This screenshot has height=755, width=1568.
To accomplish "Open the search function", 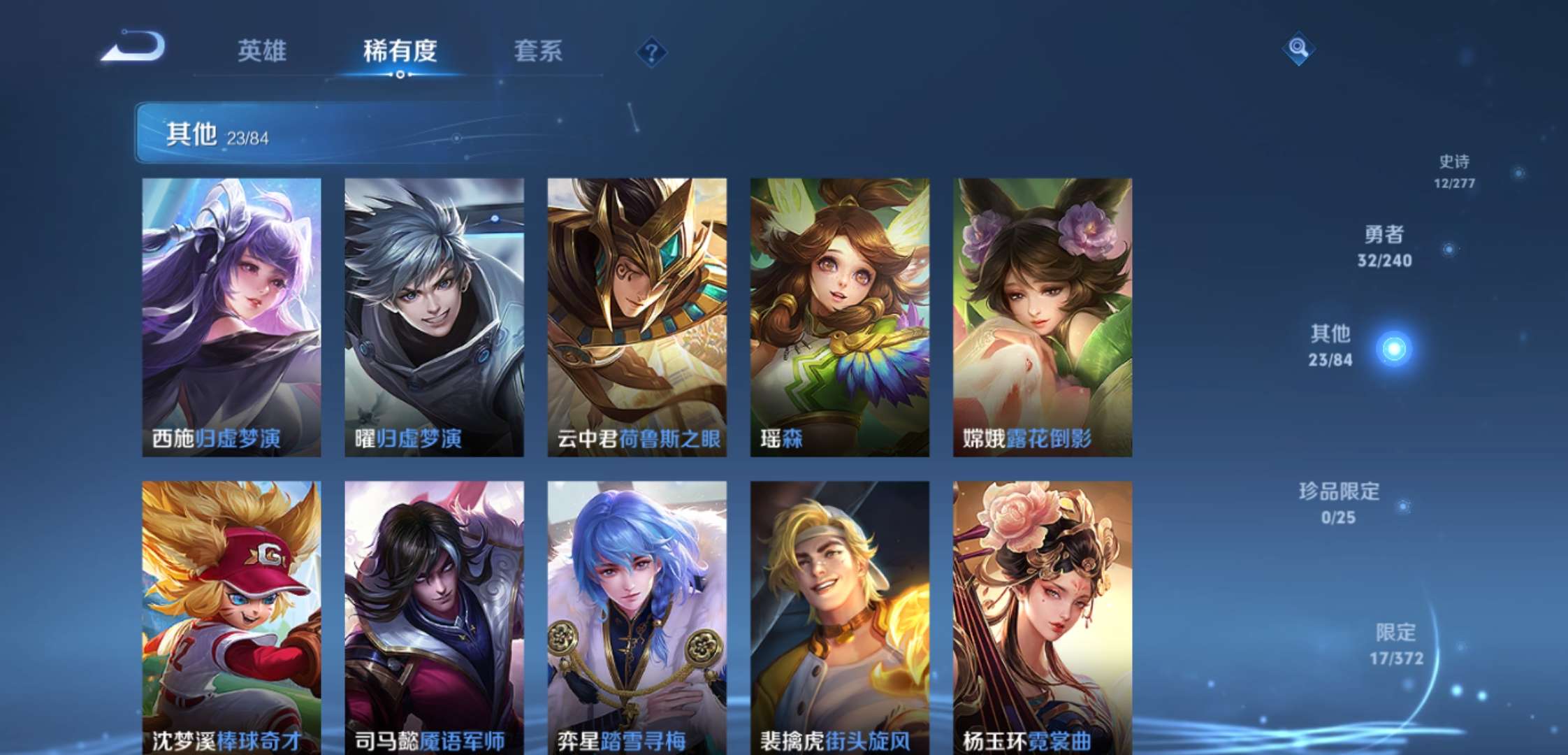I will pyautogui.click(x=1298, y=49).
